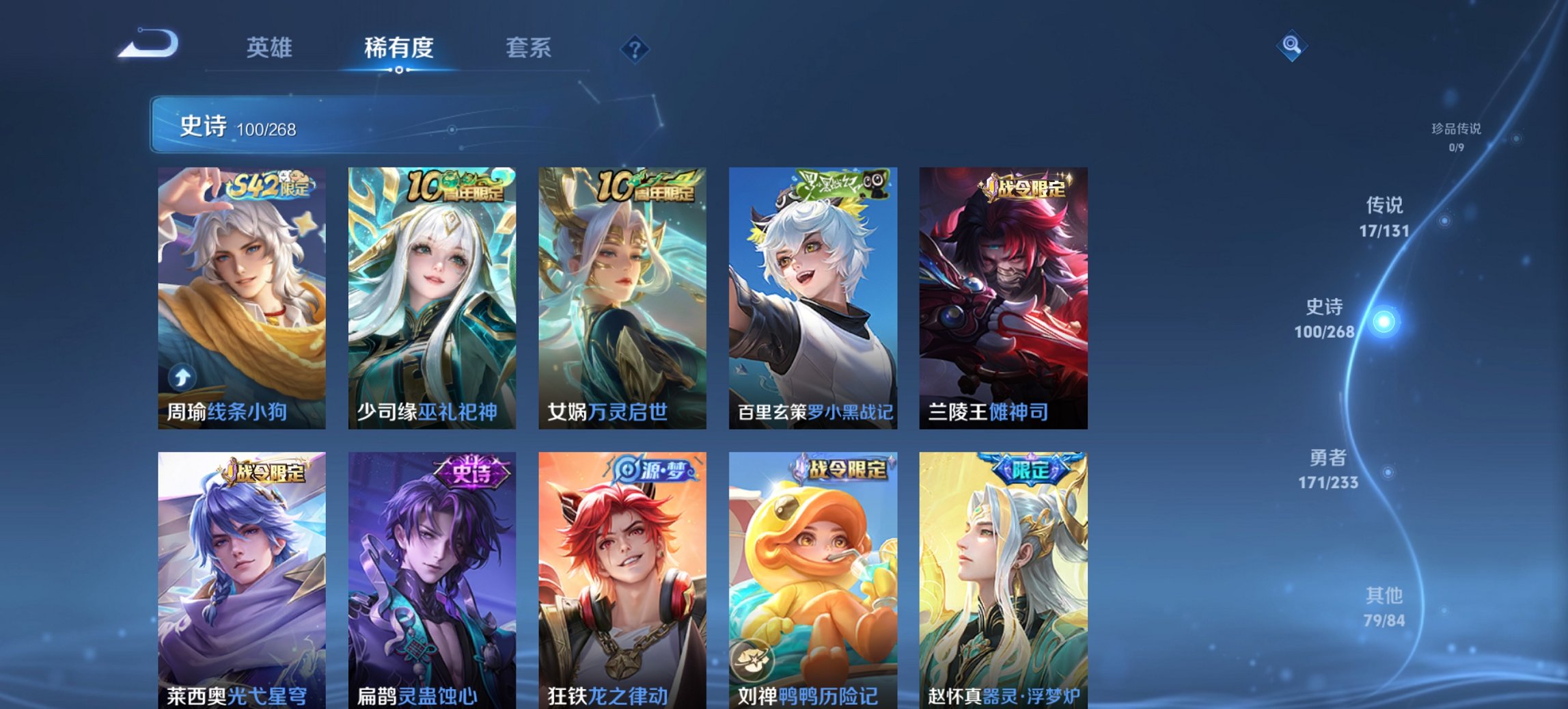Open the search magnifier icon
The height and width of the screenshot is (709, 1568).
point(1291,48)
